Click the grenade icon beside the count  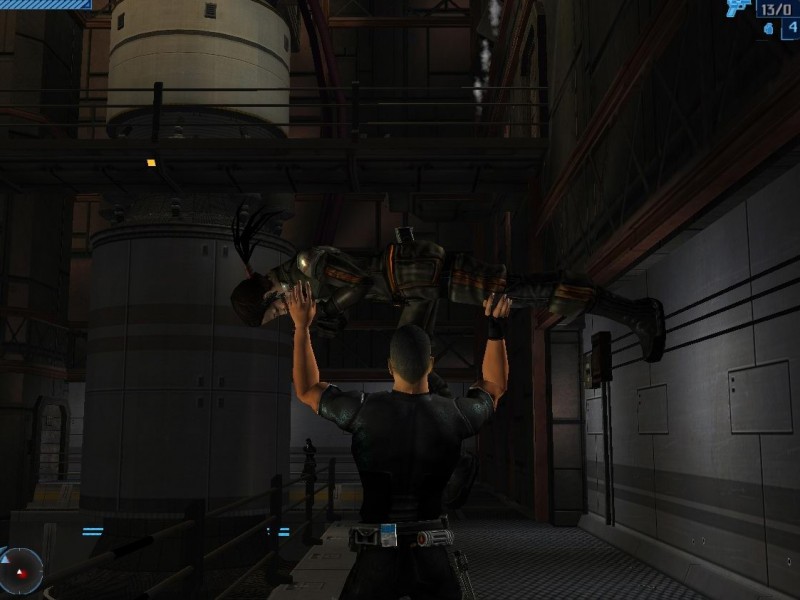(767, 29)
